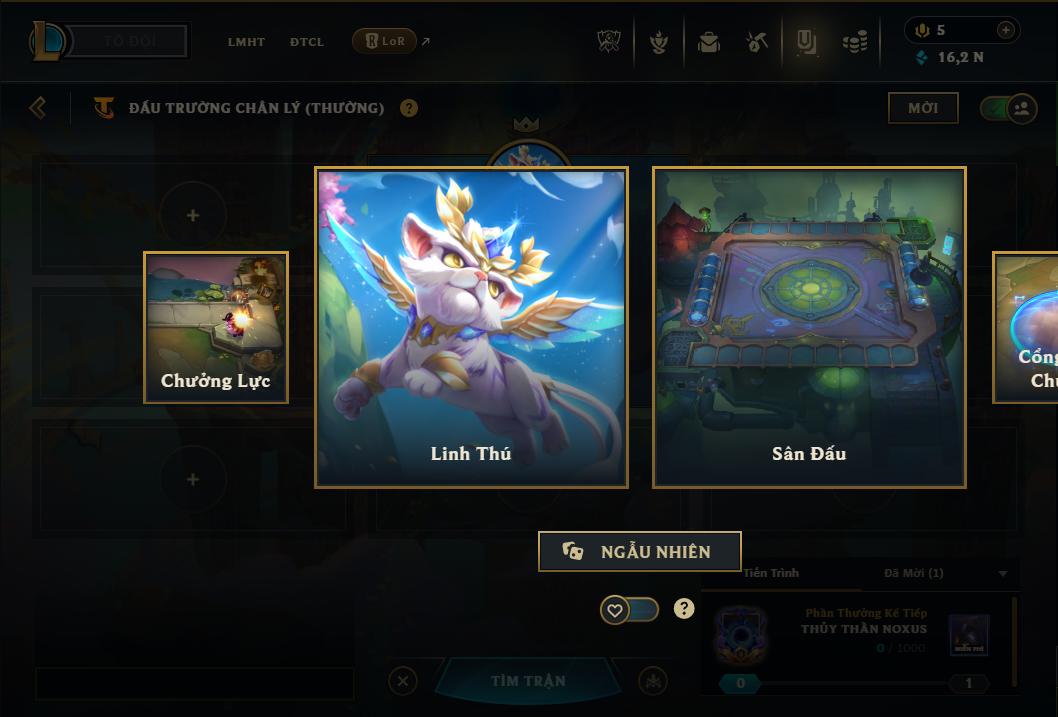Click the MỚI invite button

[923, 108]
